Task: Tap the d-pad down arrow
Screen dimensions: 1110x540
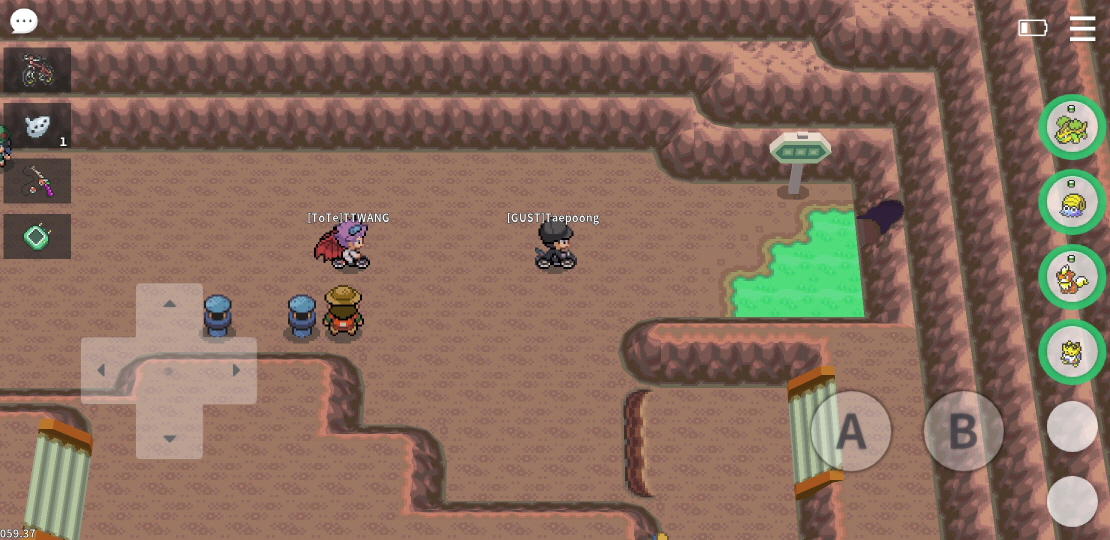Action: [169, 438]
